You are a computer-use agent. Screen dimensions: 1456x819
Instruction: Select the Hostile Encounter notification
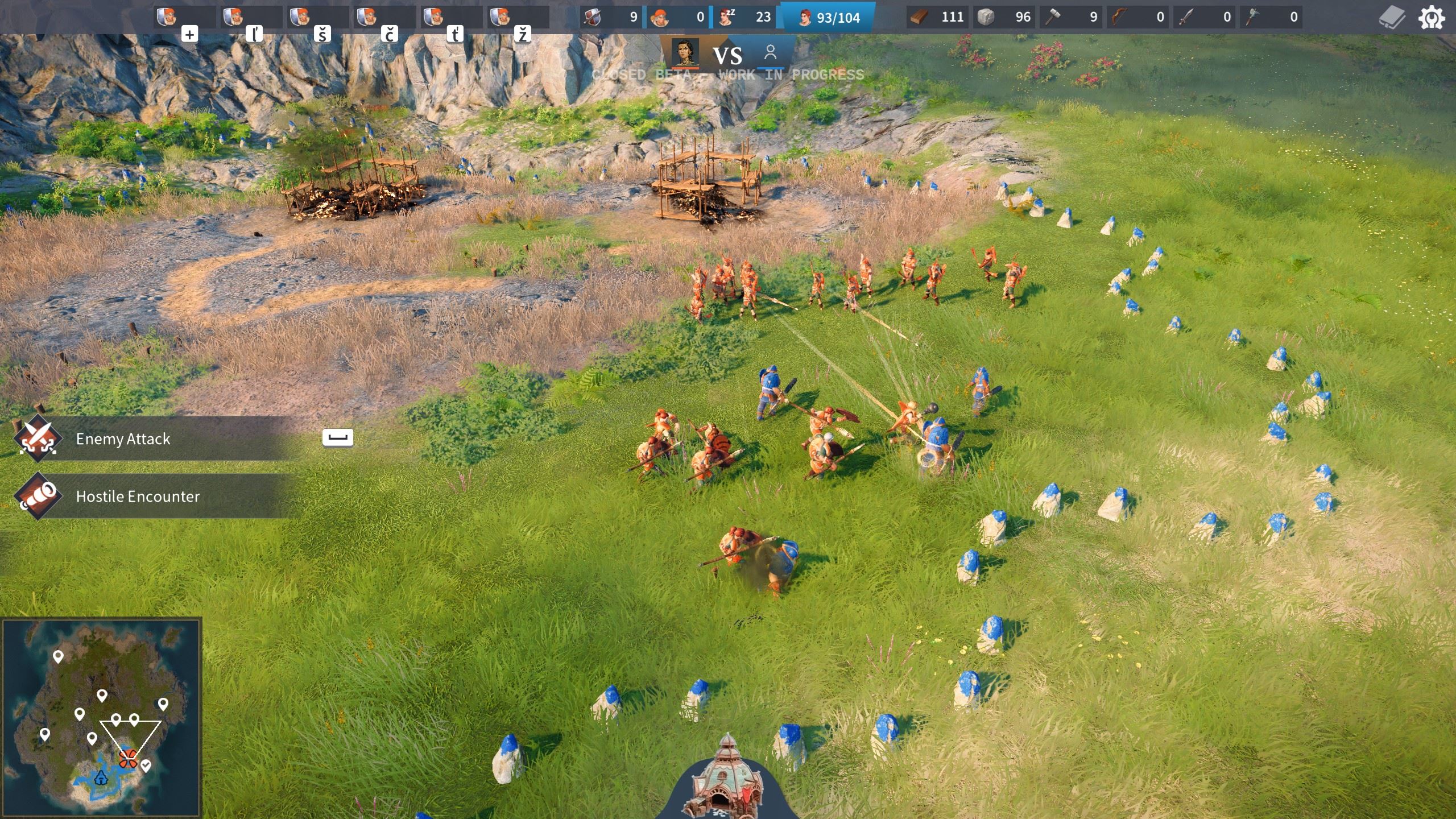tap(138, 497)
